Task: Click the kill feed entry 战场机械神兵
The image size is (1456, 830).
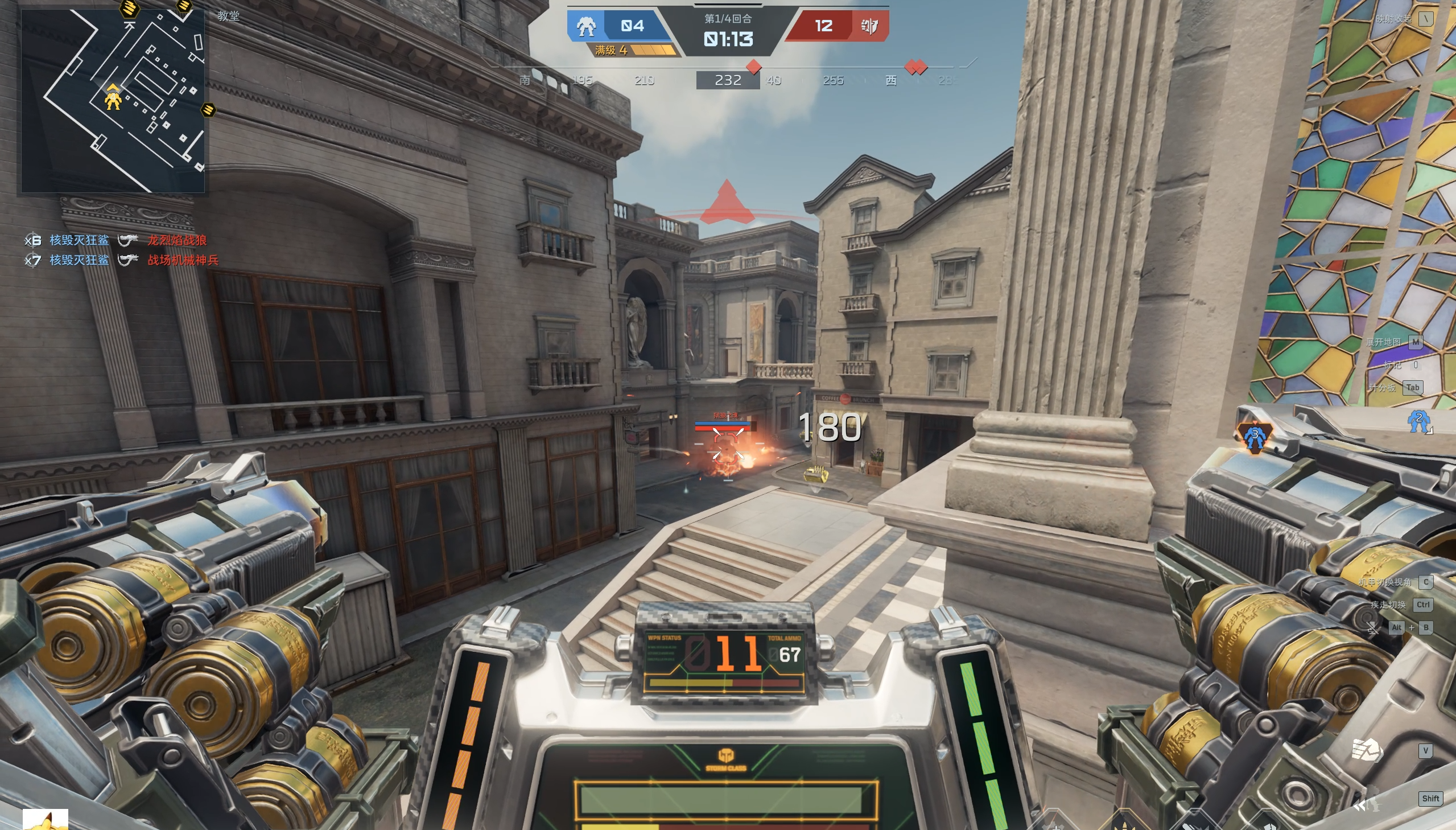Action: [x=183, y=261]
